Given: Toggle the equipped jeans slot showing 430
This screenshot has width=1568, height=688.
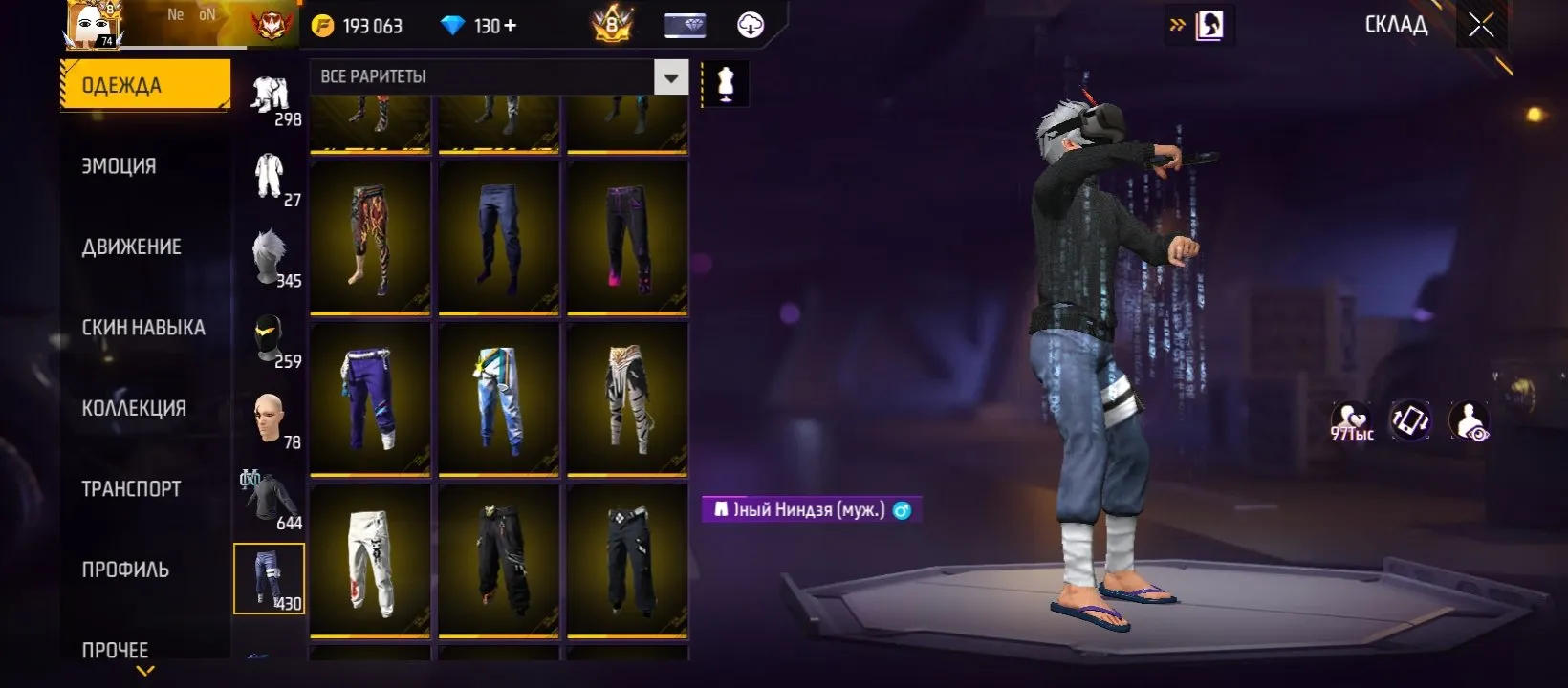Looking at the screenshot, I should tap(269, 579).
